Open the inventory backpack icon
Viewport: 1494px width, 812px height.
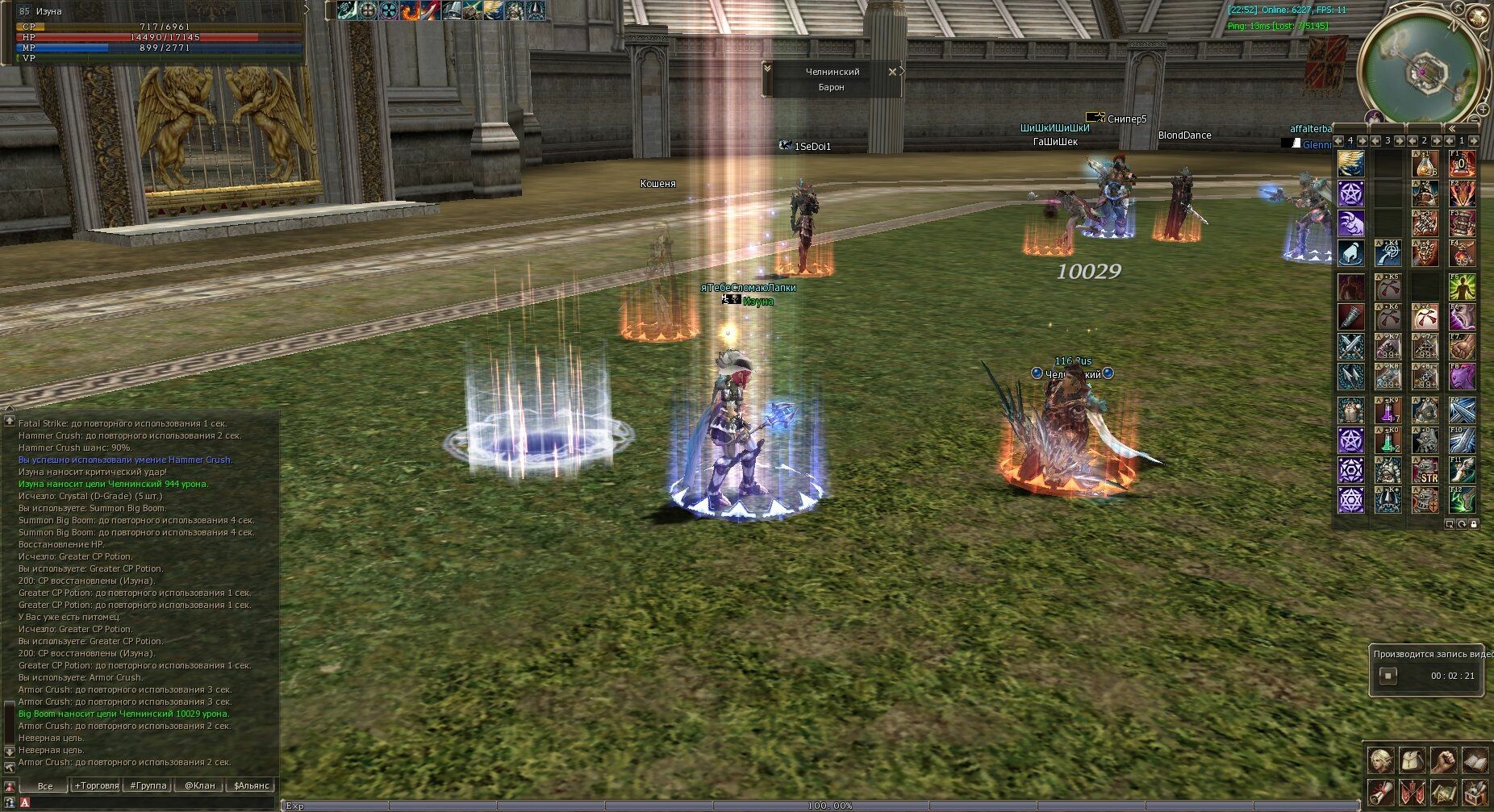coord(1412,760)
